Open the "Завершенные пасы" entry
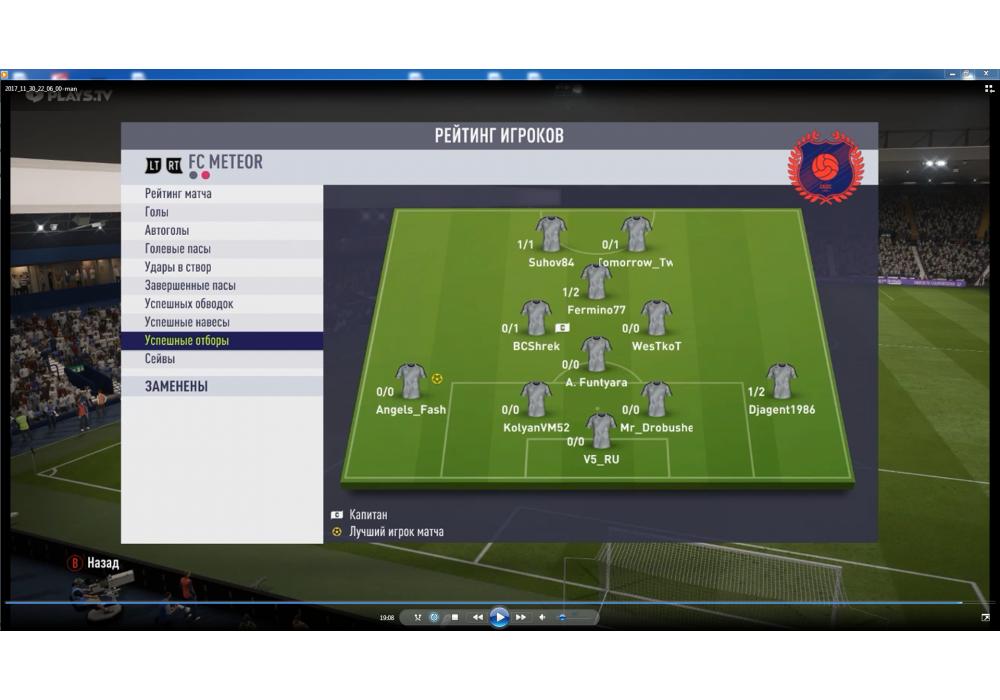This screenshot has height=700, width=1000. [x=190, y=286]
